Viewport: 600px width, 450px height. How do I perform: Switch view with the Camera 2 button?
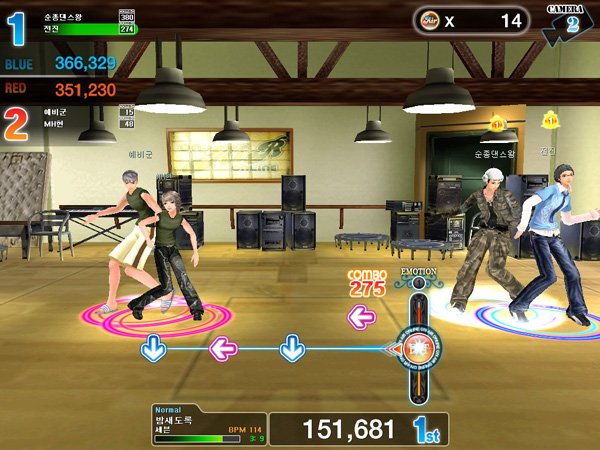point(567,22)
